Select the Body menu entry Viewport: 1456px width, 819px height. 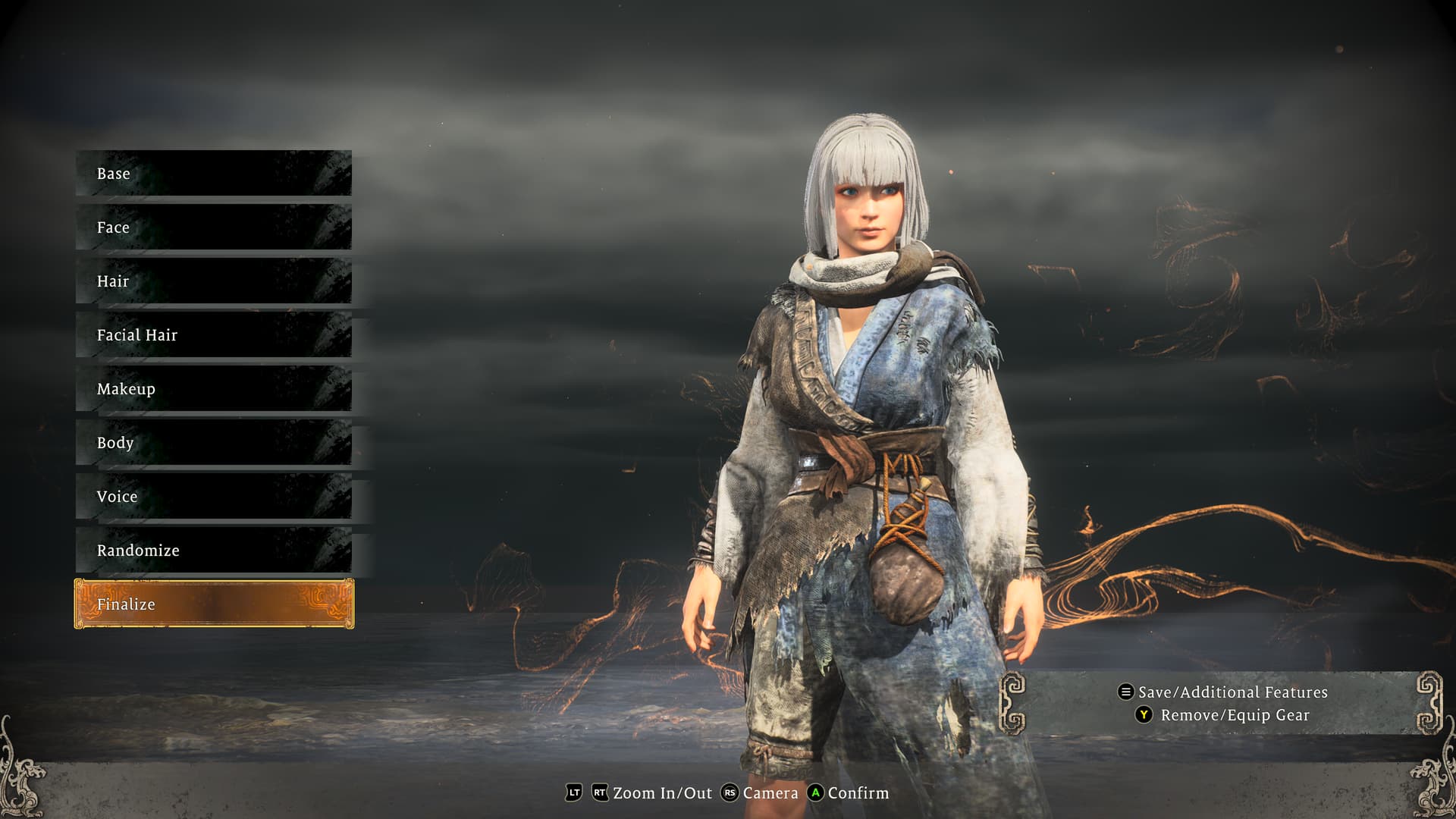213,443
